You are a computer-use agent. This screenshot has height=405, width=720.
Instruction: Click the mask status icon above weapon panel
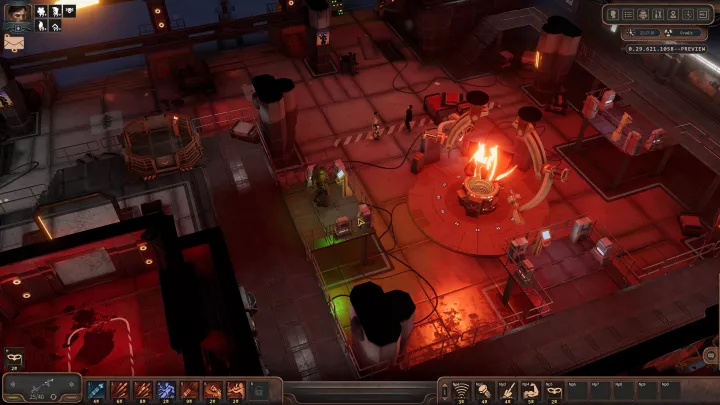point(13,357)
